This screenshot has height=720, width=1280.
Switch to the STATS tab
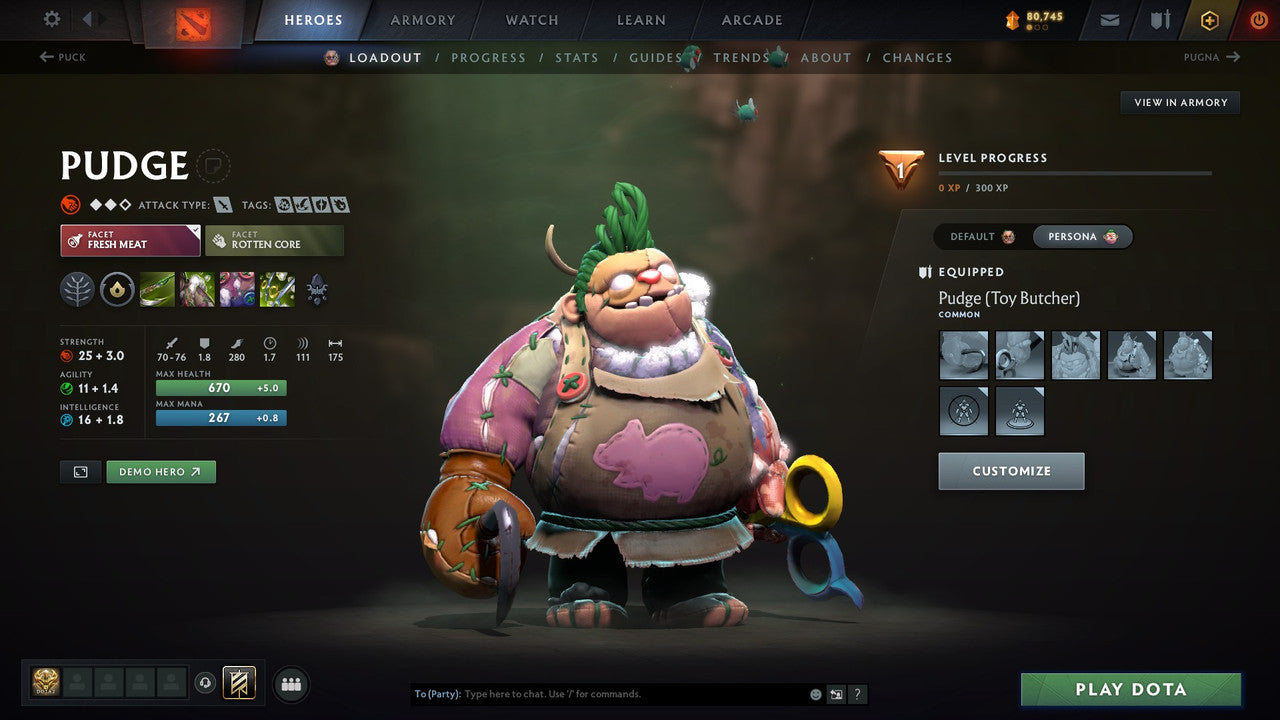pos(577,57)
